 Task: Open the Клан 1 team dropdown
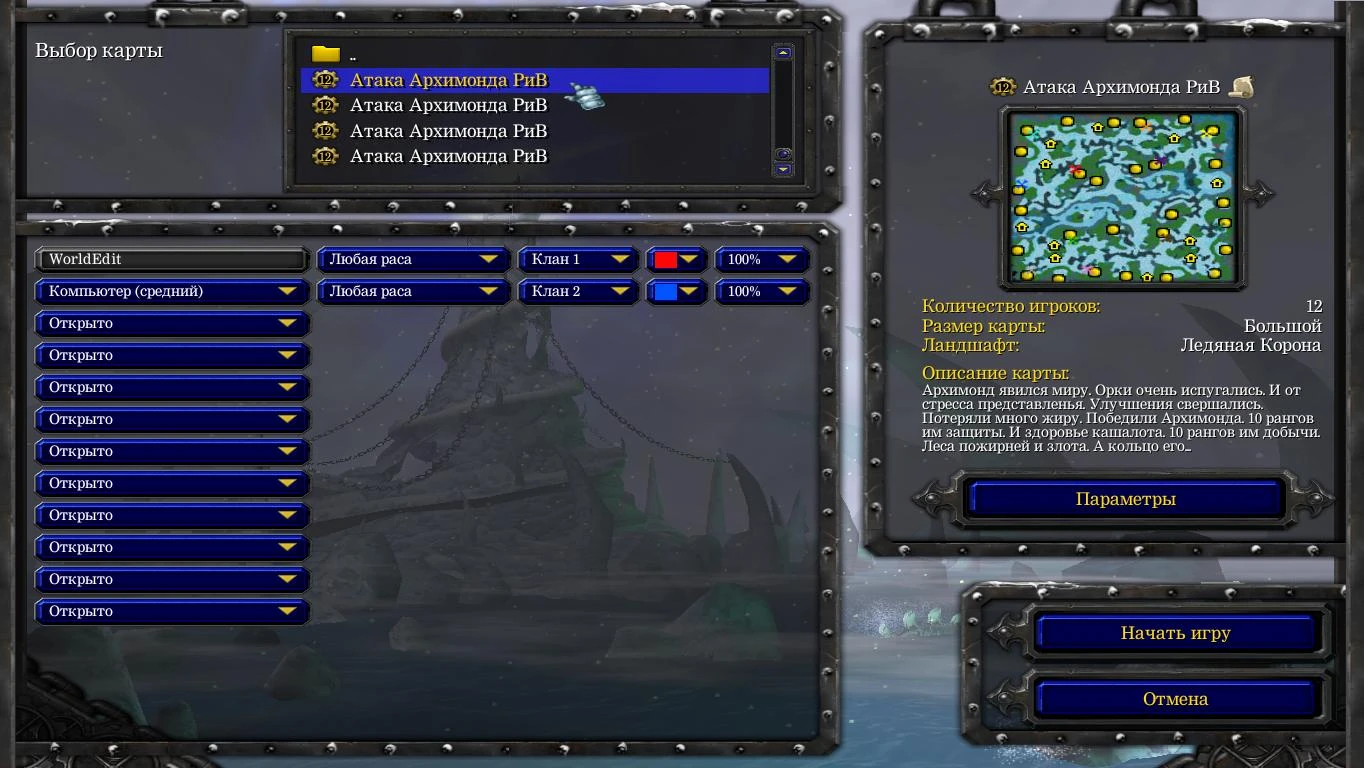coord(578,259)
